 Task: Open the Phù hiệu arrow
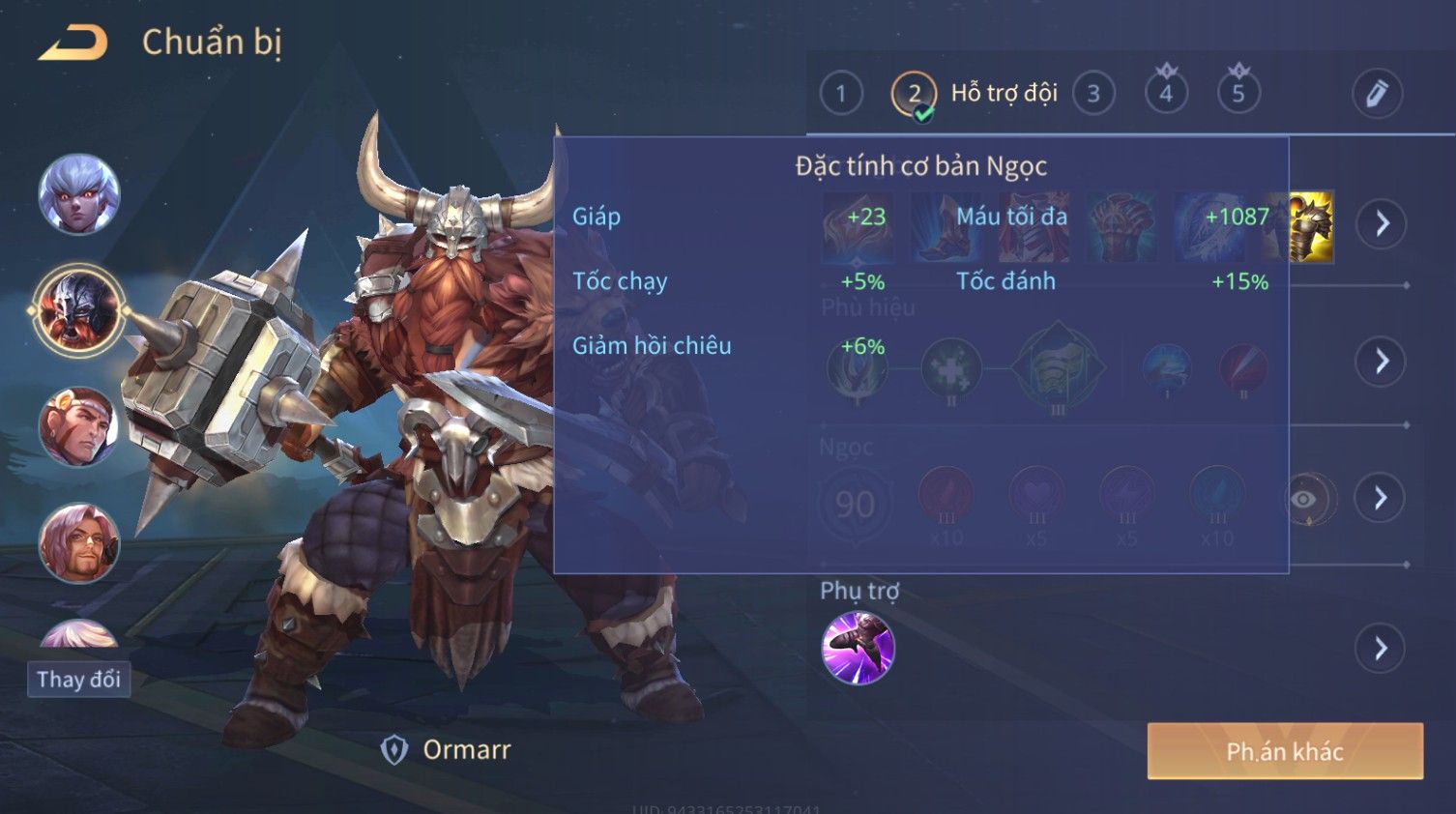pyautogui.click(x=1382, y=362)
